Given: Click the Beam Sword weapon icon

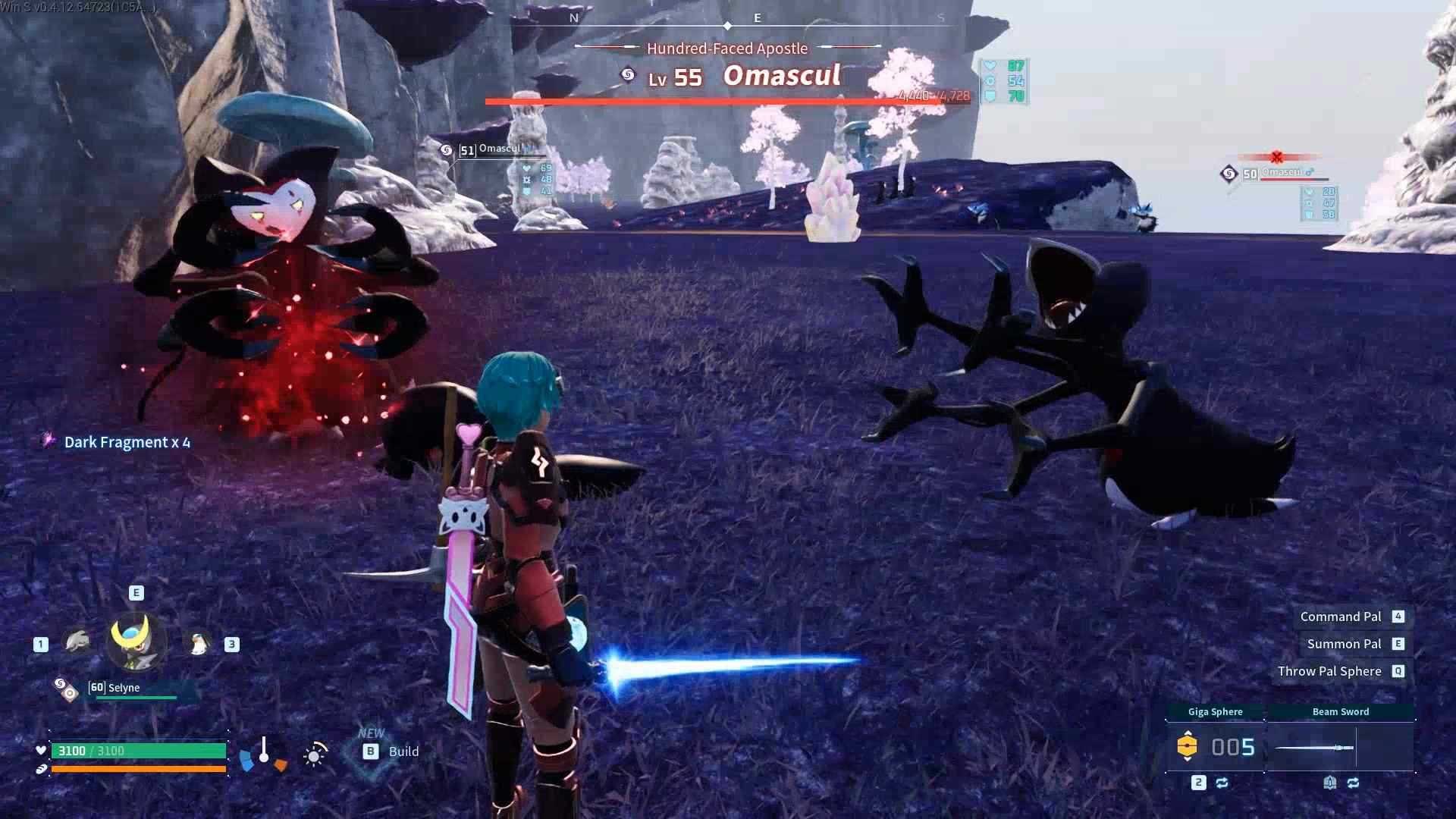Looking at the screenshot, I should point(1313,747).
